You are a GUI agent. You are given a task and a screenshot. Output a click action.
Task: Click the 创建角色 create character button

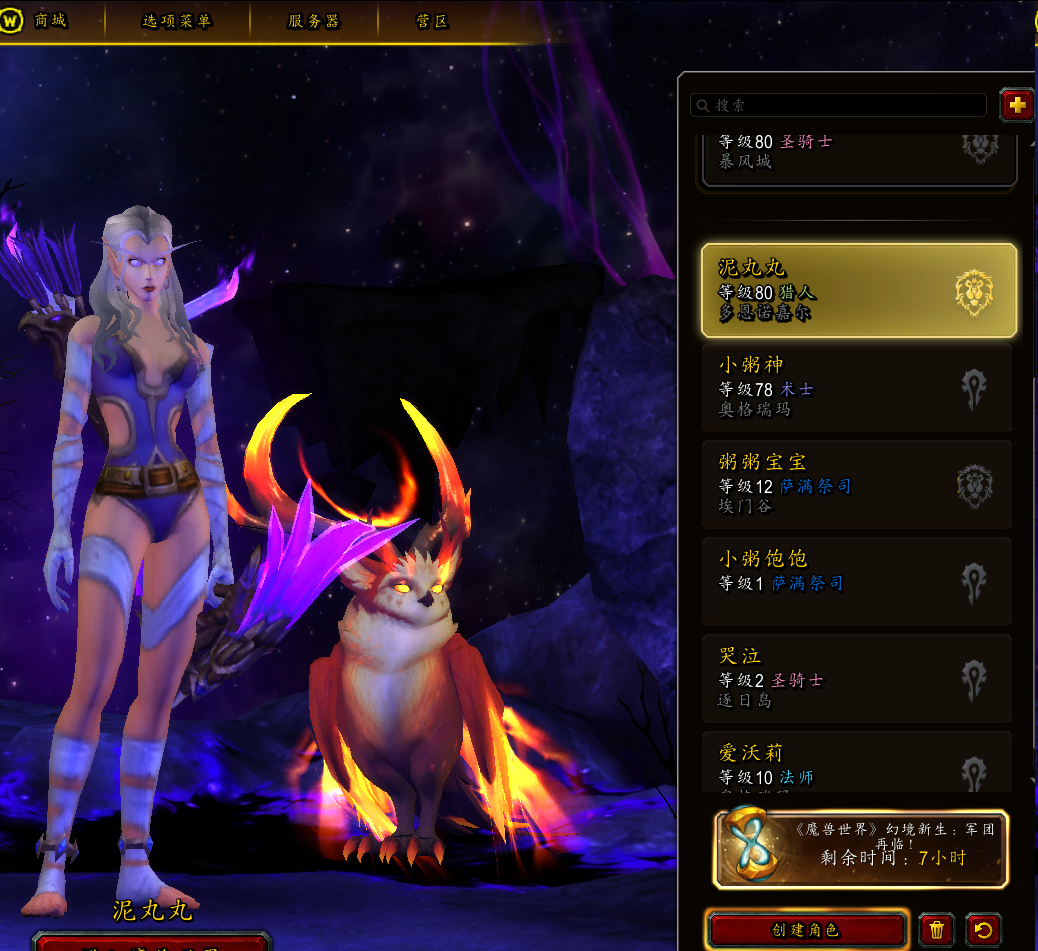[x=806, y=930]
